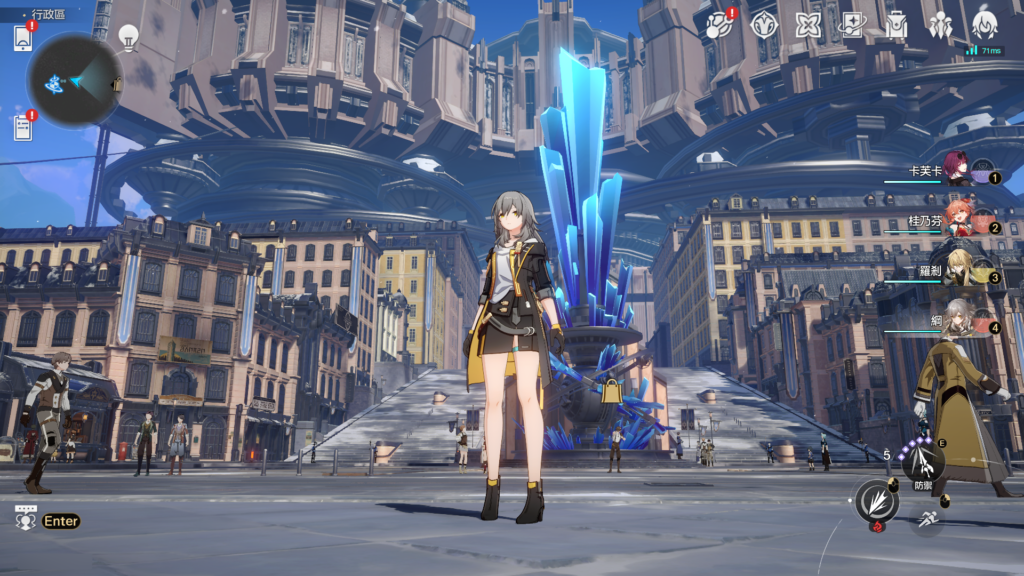Screen dimensions: 1024x576
Task: Open the events icon with red alert
Action: (x=719, y=25)
